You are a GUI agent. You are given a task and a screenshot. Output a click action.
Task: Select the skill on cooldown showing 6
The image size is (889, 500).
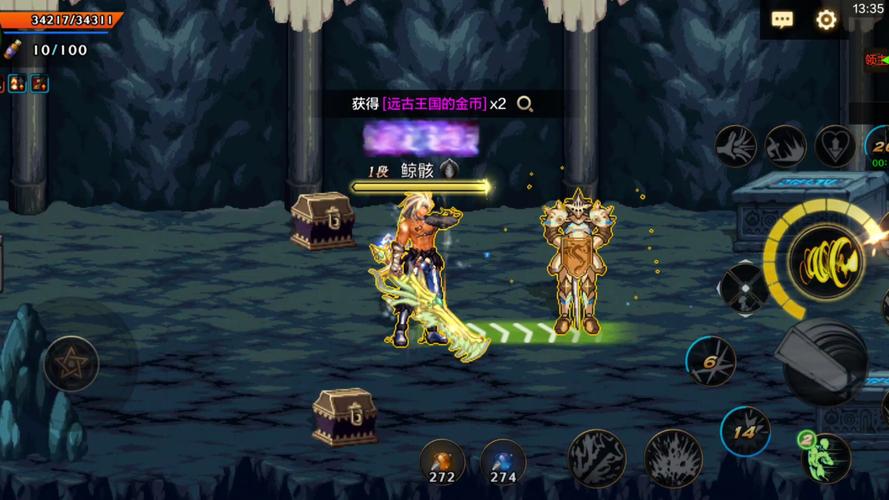[x=711, y=362]
